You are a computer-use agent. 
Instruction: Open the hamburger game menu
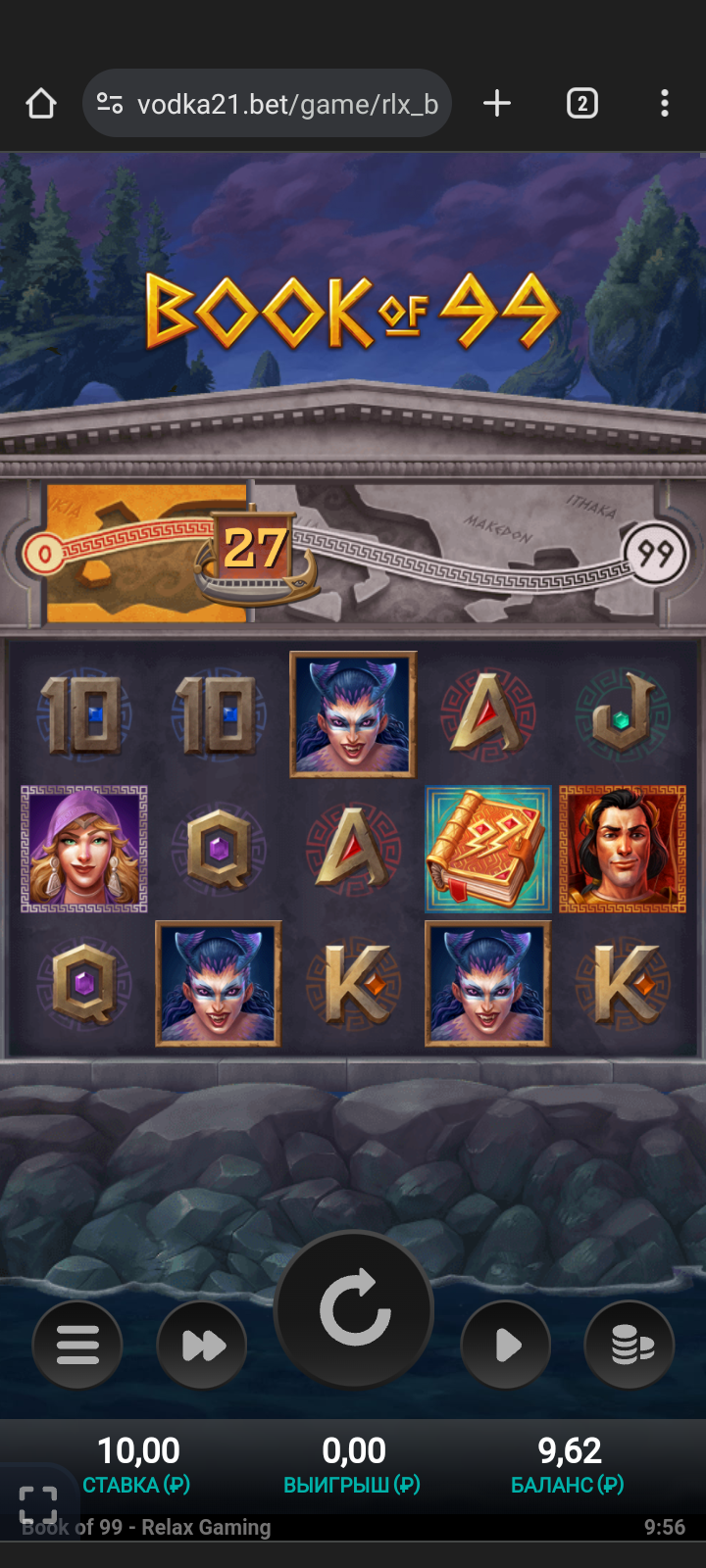[x=77, y=1345]
